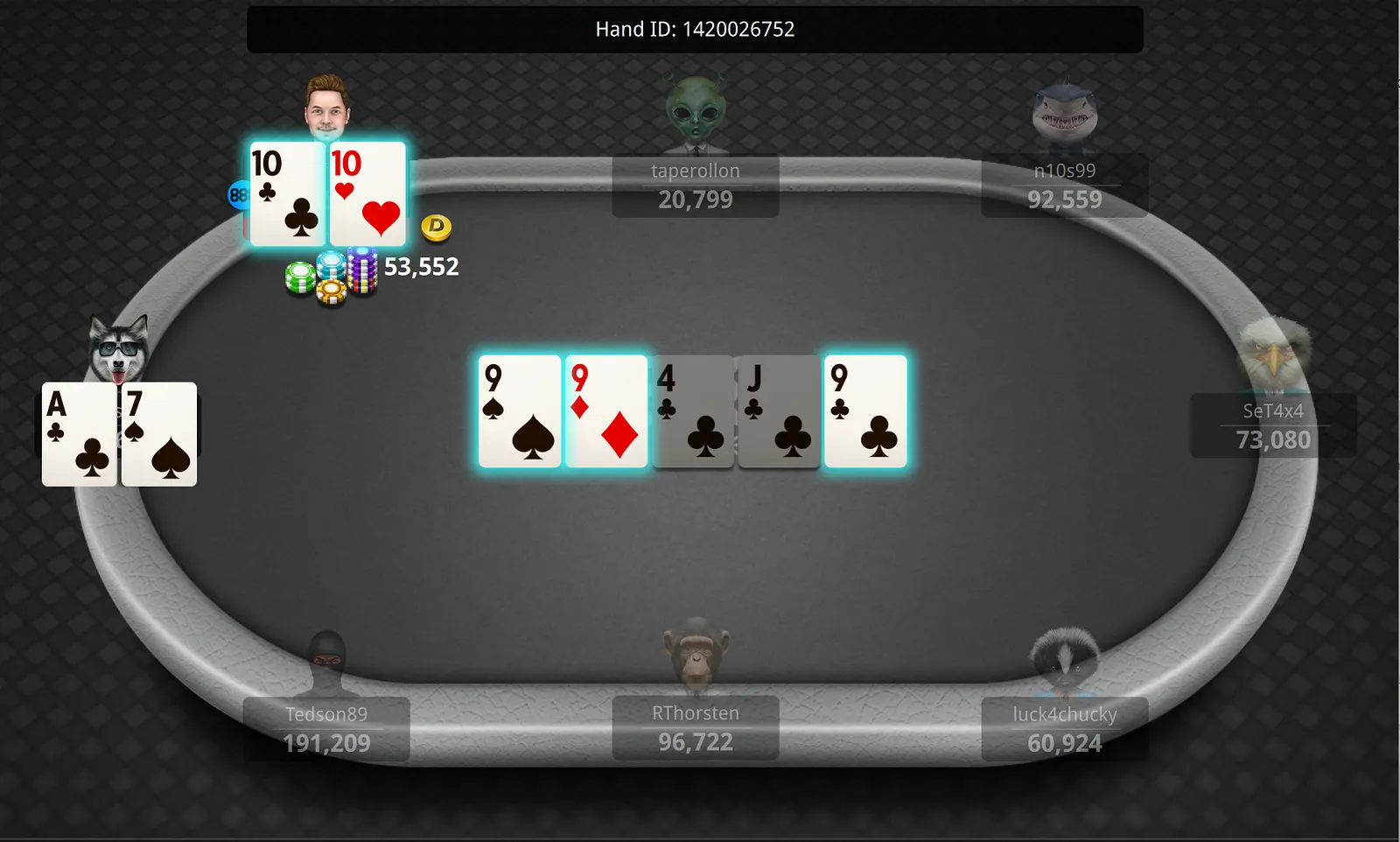Click the nine of spades board card
1400x842 pixels.
click(520, 411)
